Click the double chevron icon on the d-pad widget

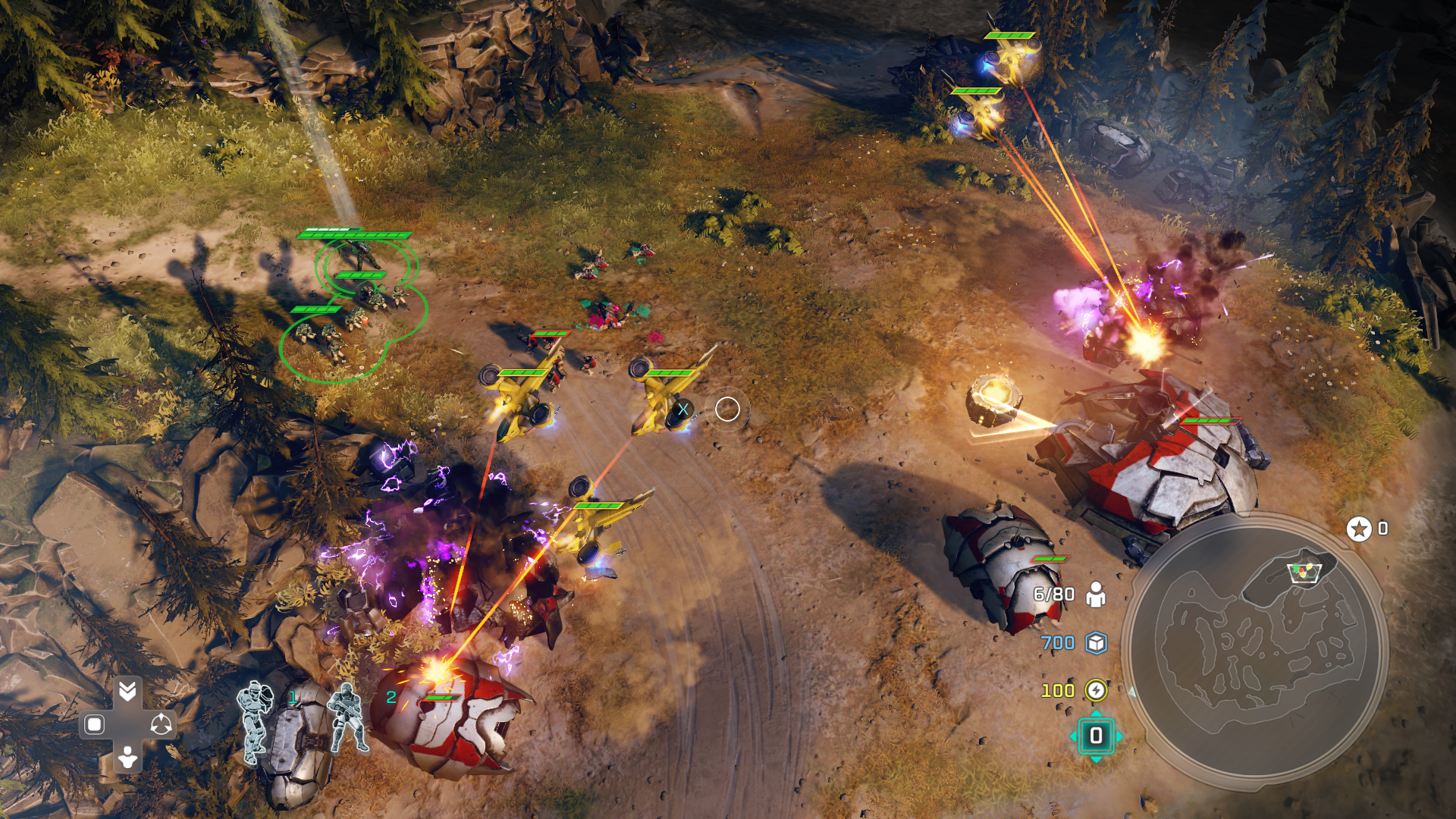pyautogui.click(x=127, y=691)
